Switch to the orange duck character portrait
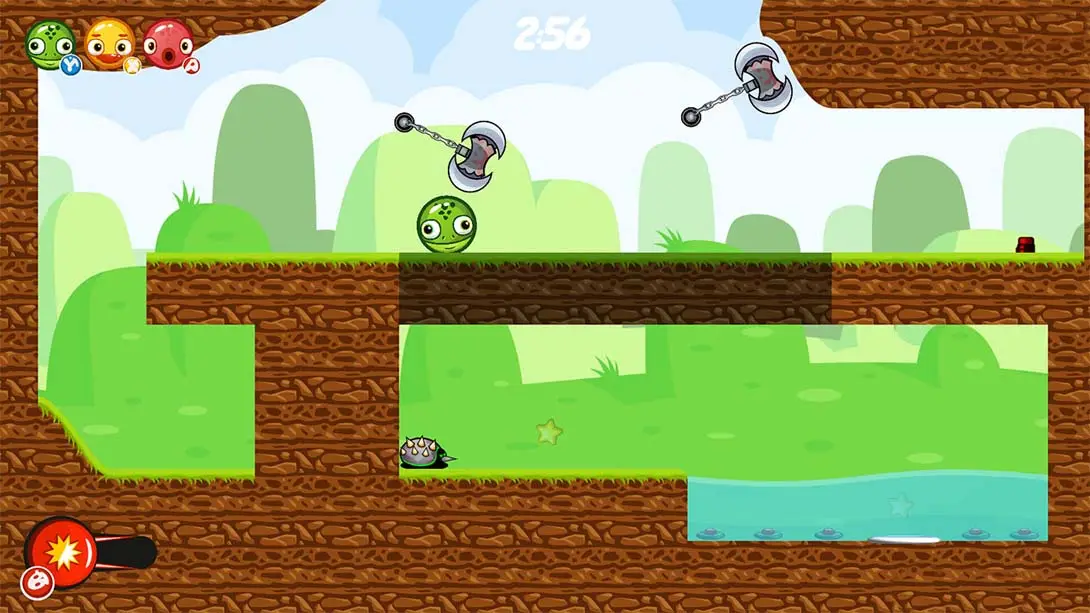 pos(109,43)
